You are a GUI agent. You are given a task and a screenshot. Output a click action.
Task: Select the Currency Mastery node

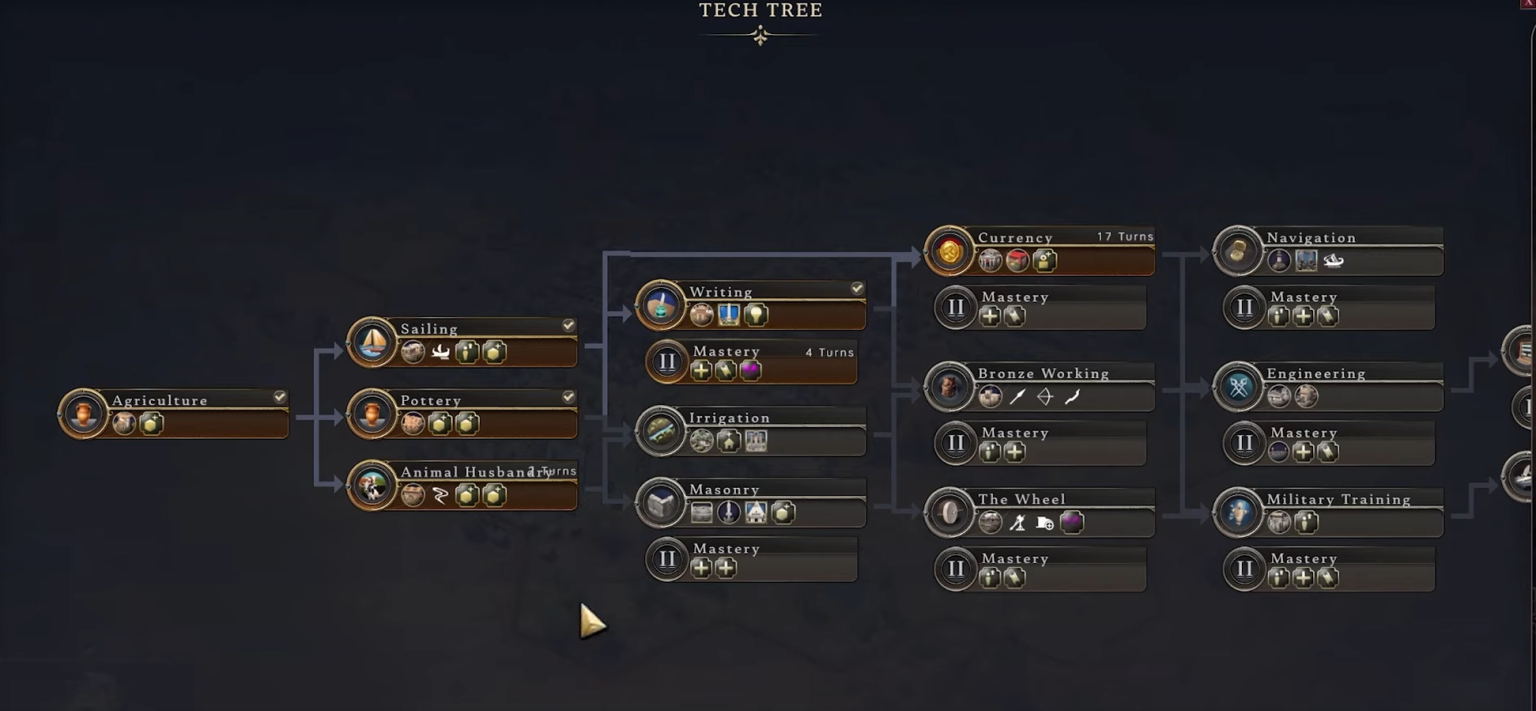1040,307
